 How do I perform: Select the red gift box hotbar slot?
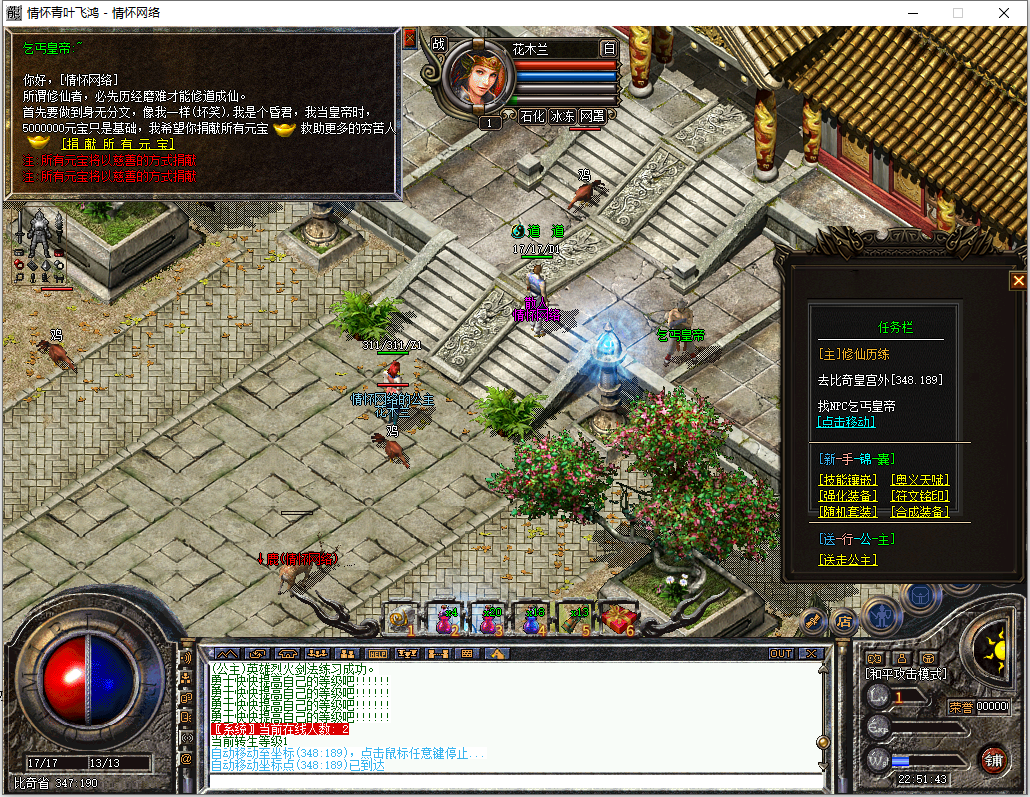tap(617, 620)
